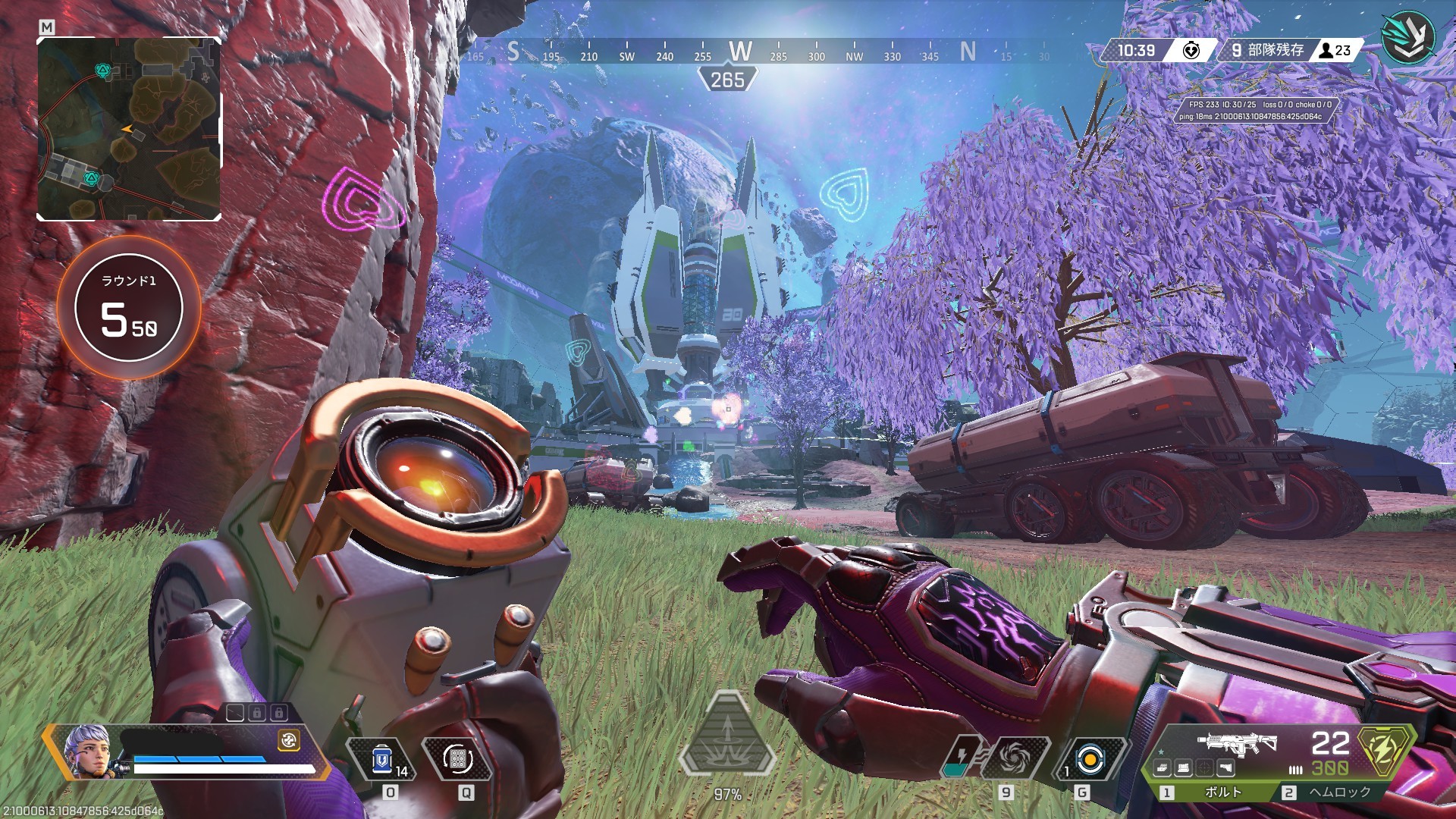The height and width of the screenshot is (819, 1456).
Task: Activate the Missile Swarm tactical ability
Action: [457, 758]
